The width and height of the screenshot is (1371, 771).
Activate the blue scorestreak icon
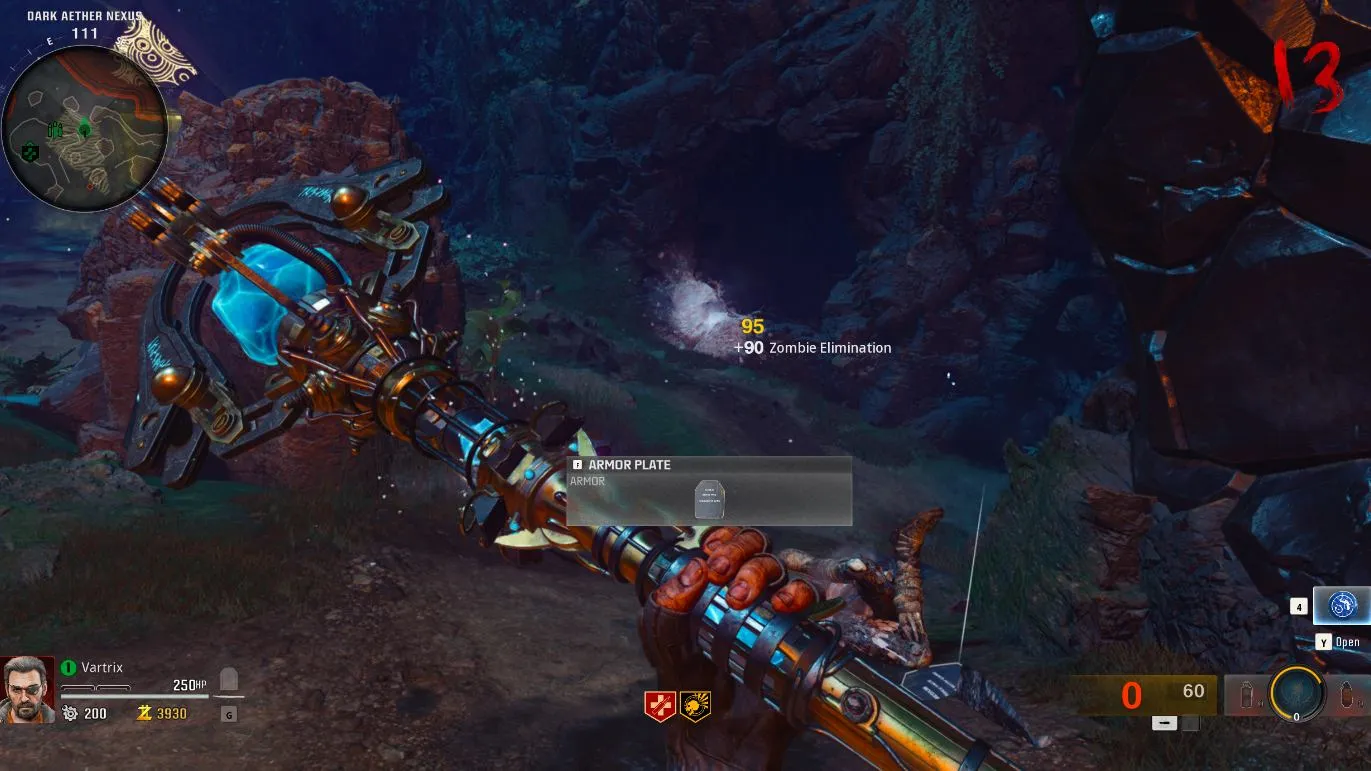1341,605
